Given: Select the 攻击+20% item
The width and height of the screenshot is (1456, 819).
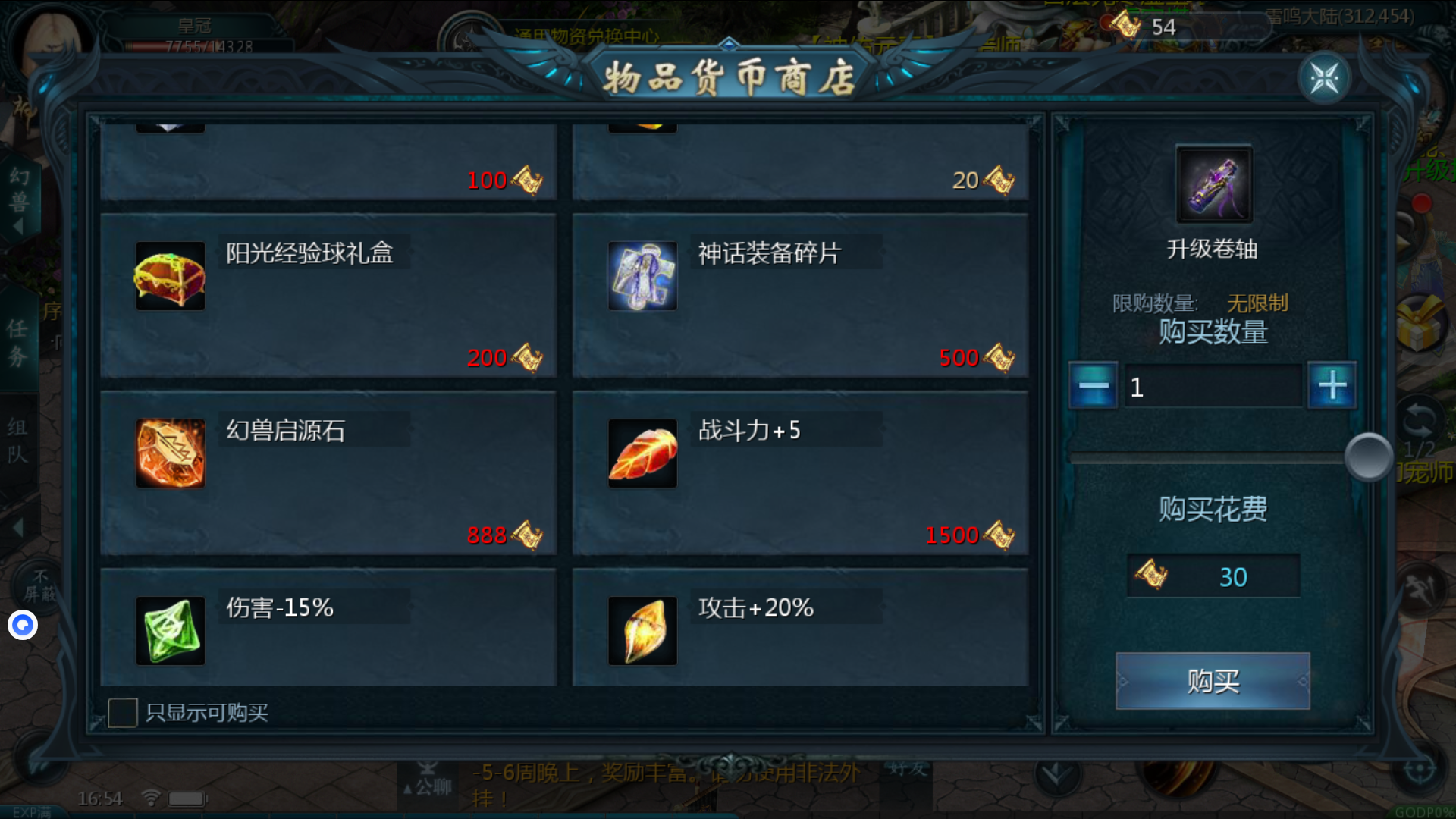Looking at the screenshot, I should coord(800,628).
